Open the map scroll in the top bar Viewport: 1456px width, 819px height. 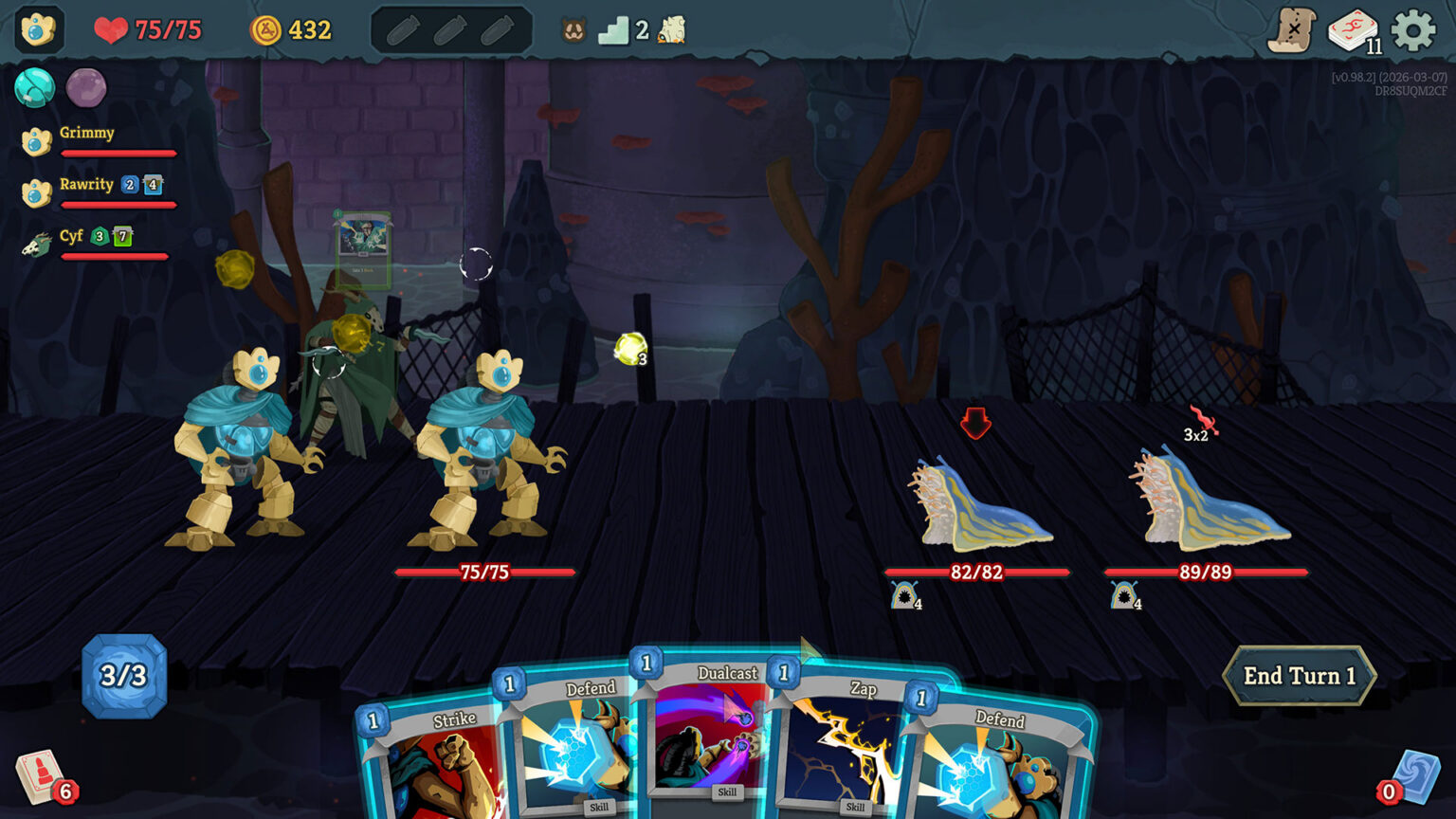(x=1293, y=28)
